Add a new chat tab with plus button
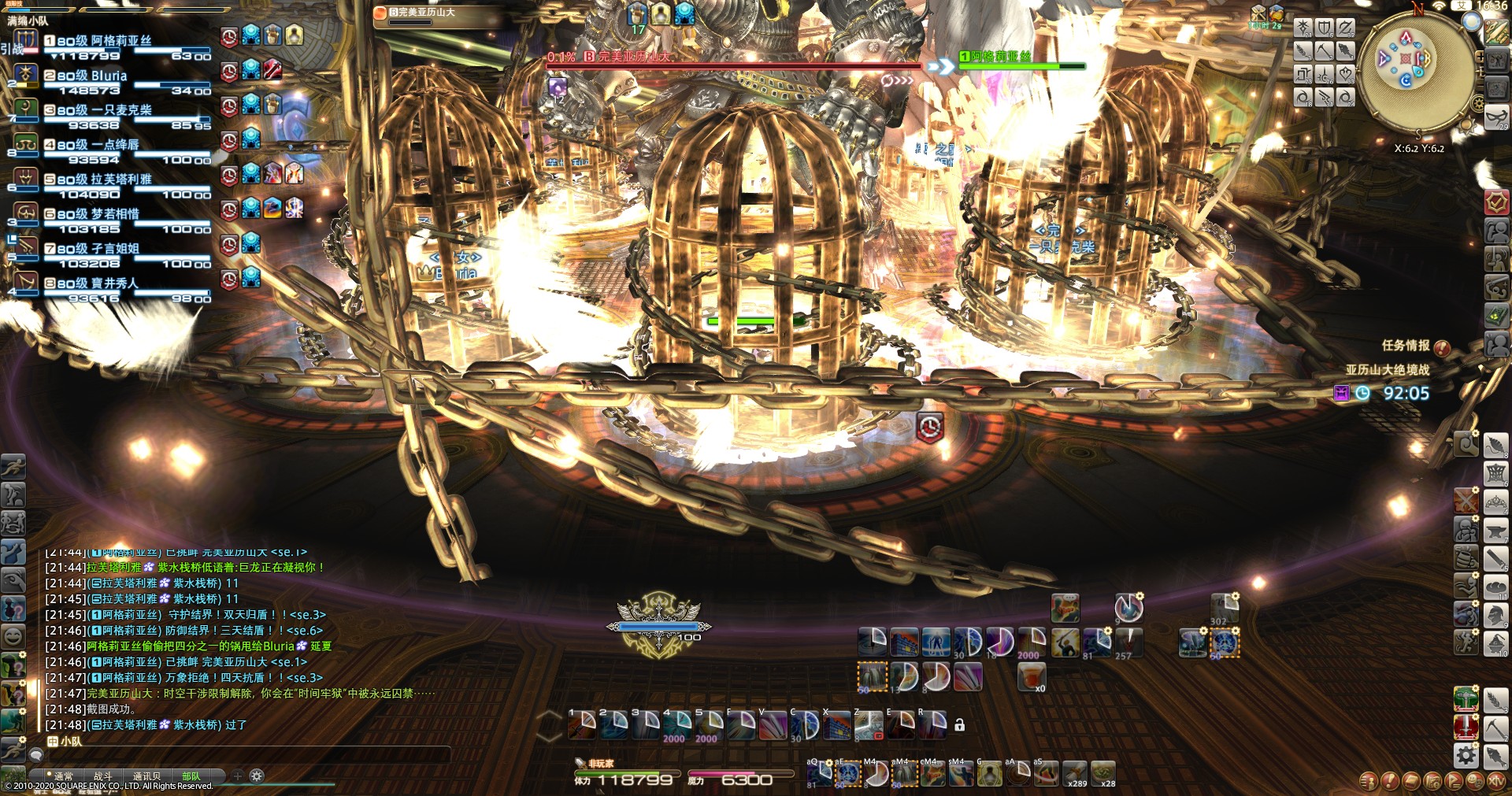1512x796 pixels. tap(238, 776)
